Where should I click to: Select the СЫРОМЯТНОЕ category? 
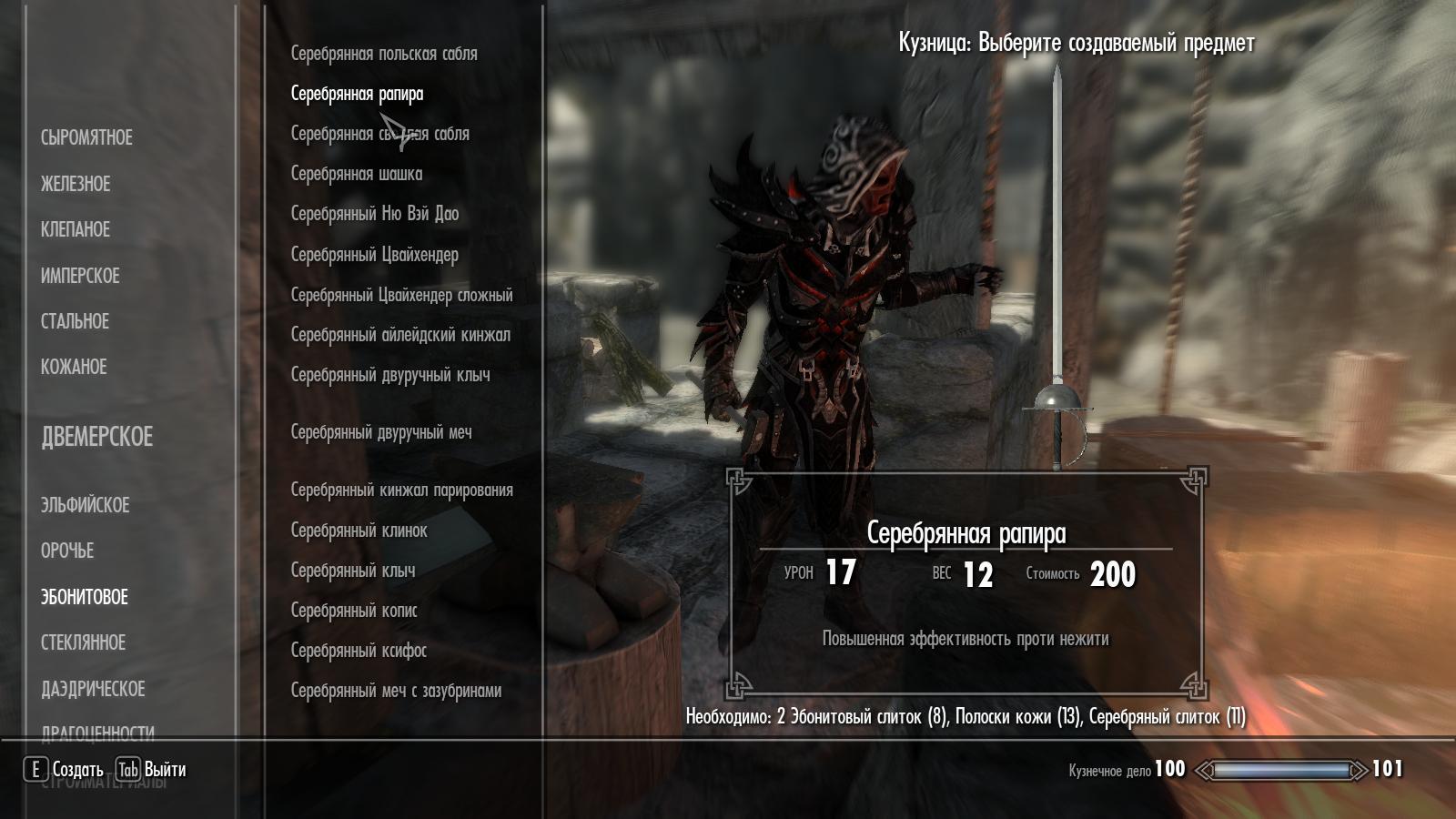tap(86, 137)
